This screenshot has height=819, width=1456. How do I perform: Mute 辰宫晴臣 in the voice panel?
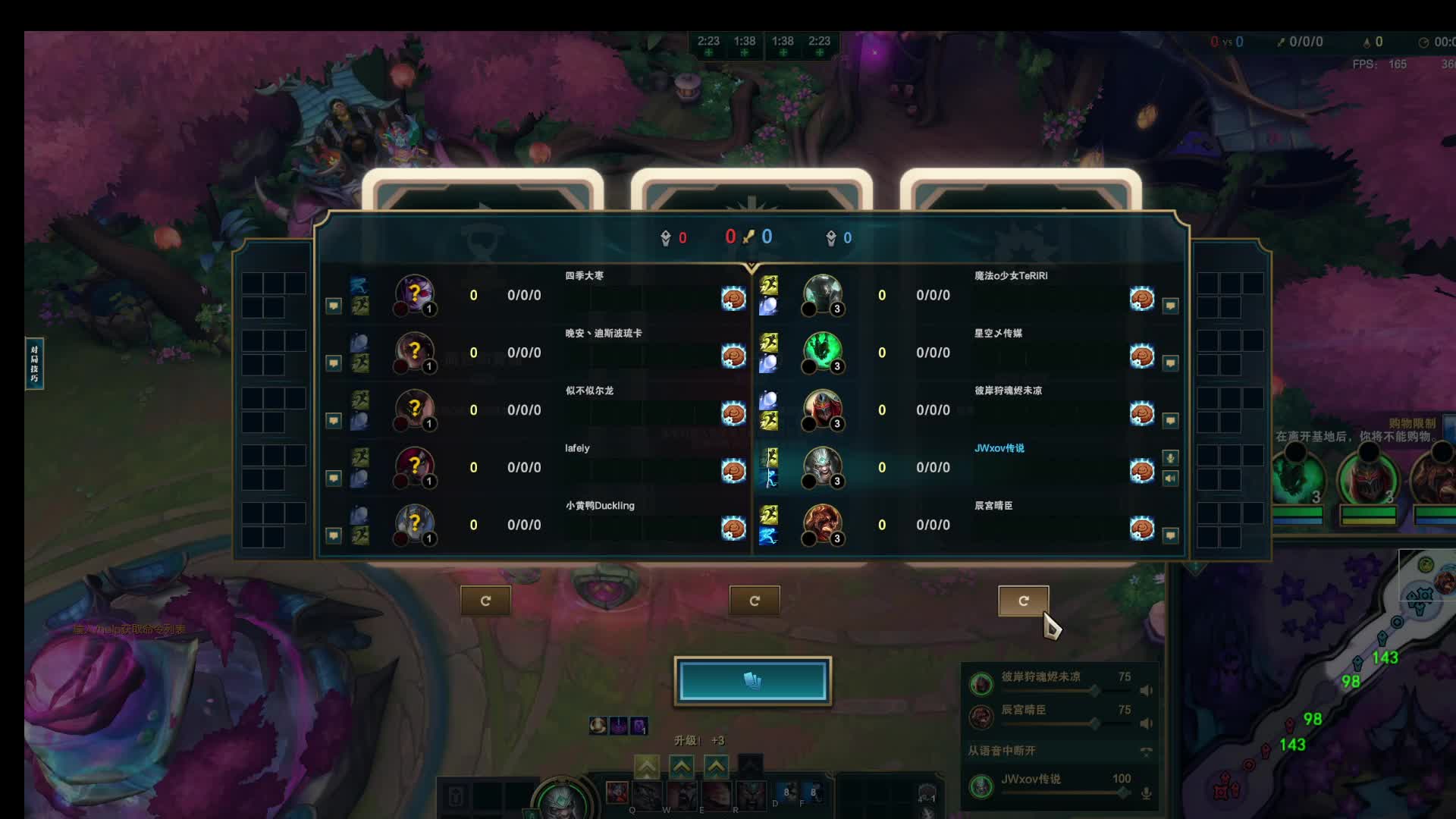coord(1146,723)
